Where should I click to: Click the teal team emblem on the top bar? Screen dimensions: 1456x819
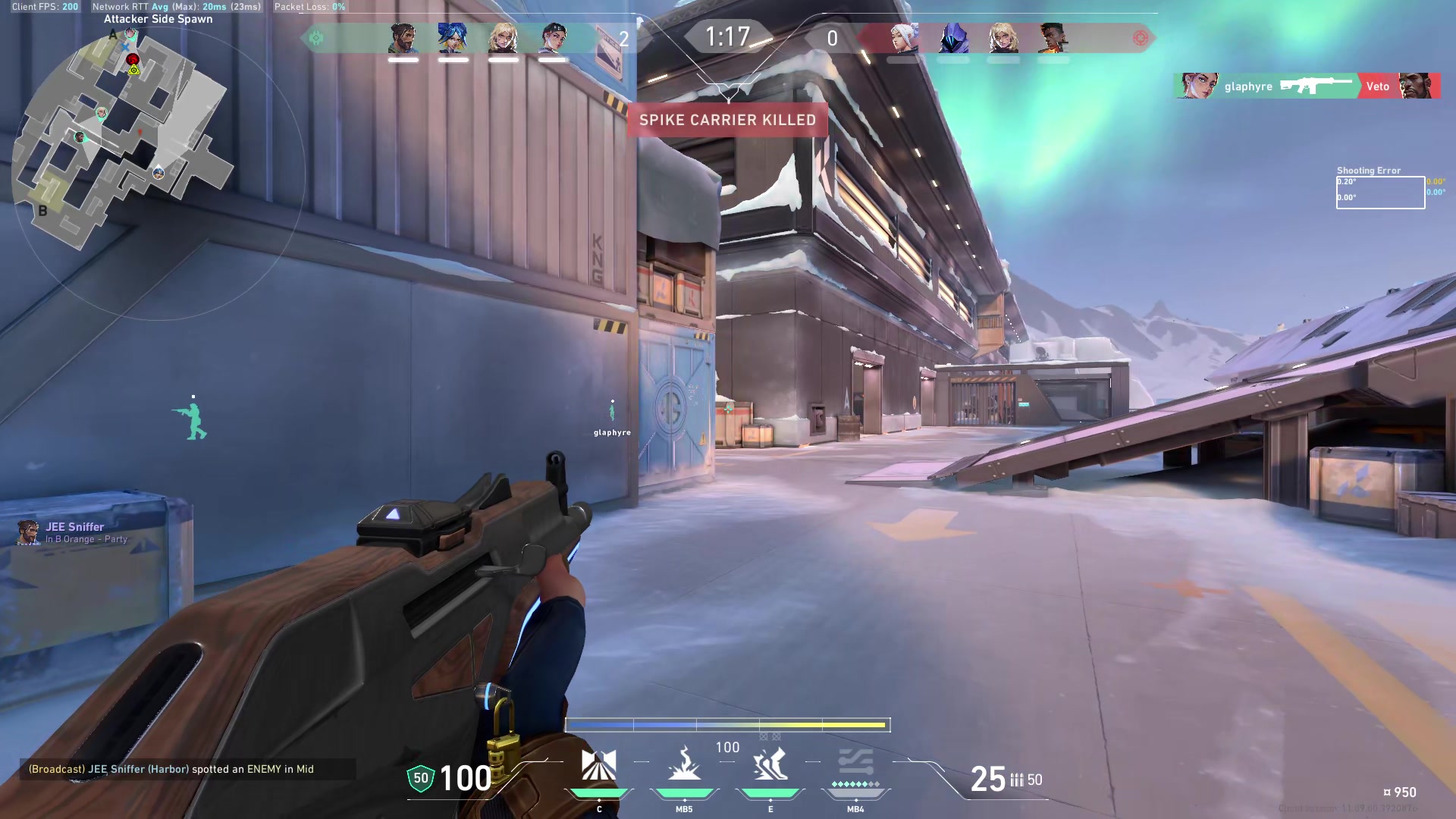(316, 38)
